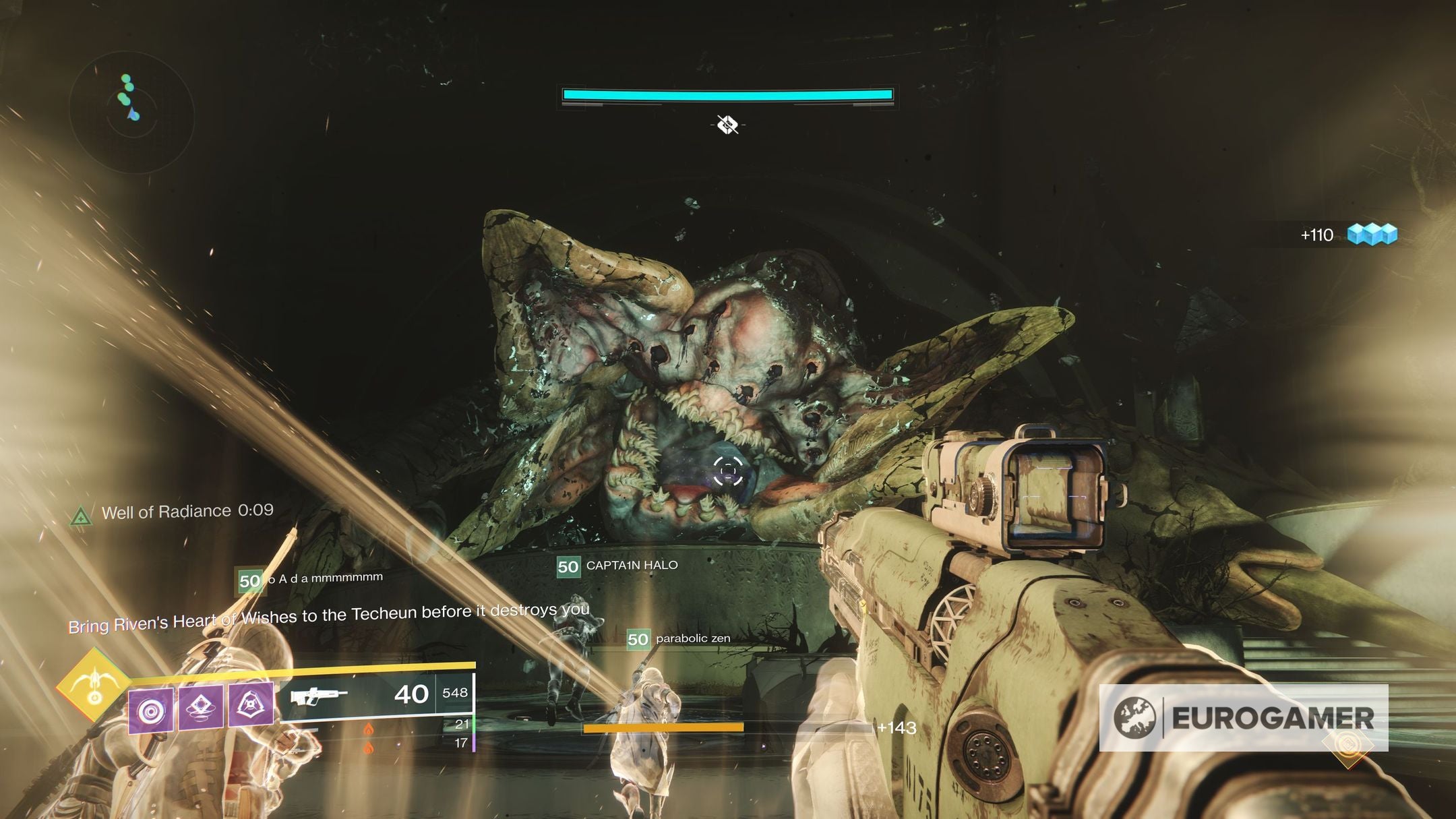Select the CAPTA1N HALO player nameplate
This screenshot has width=1456, height=819.
(618, 566)
